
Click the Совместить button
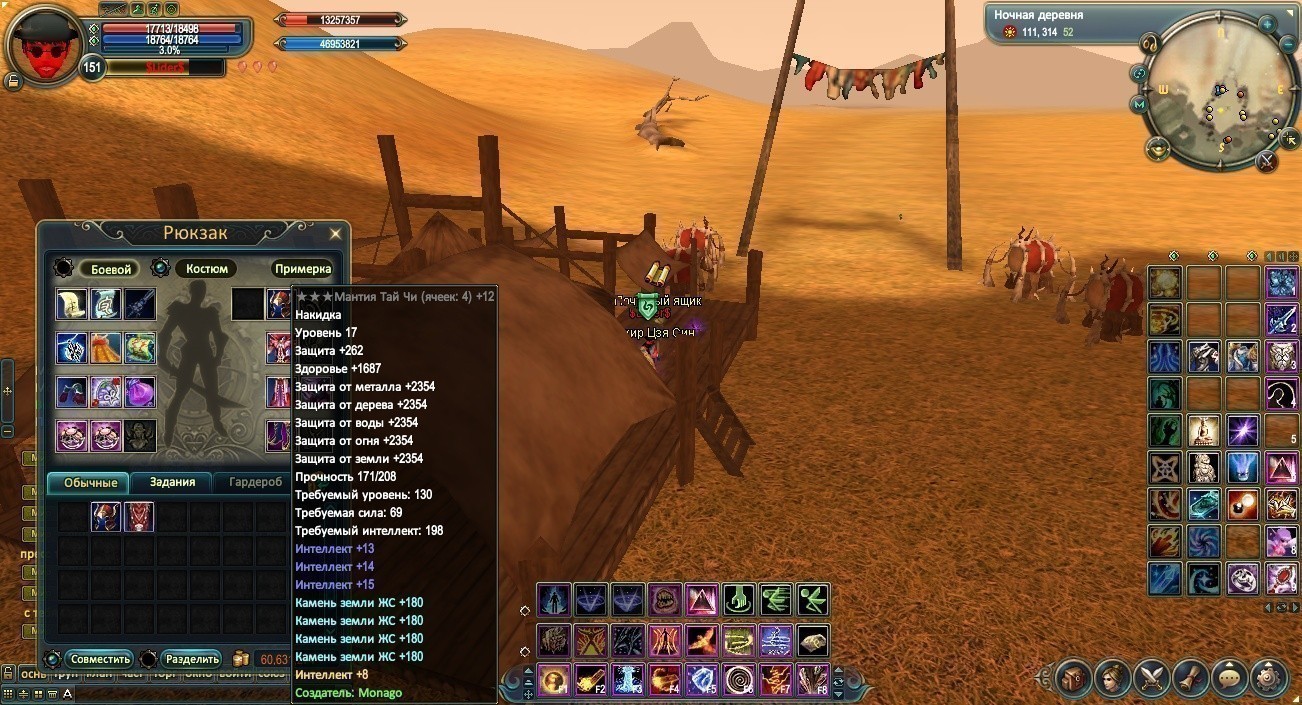click(x=100, y=659)
